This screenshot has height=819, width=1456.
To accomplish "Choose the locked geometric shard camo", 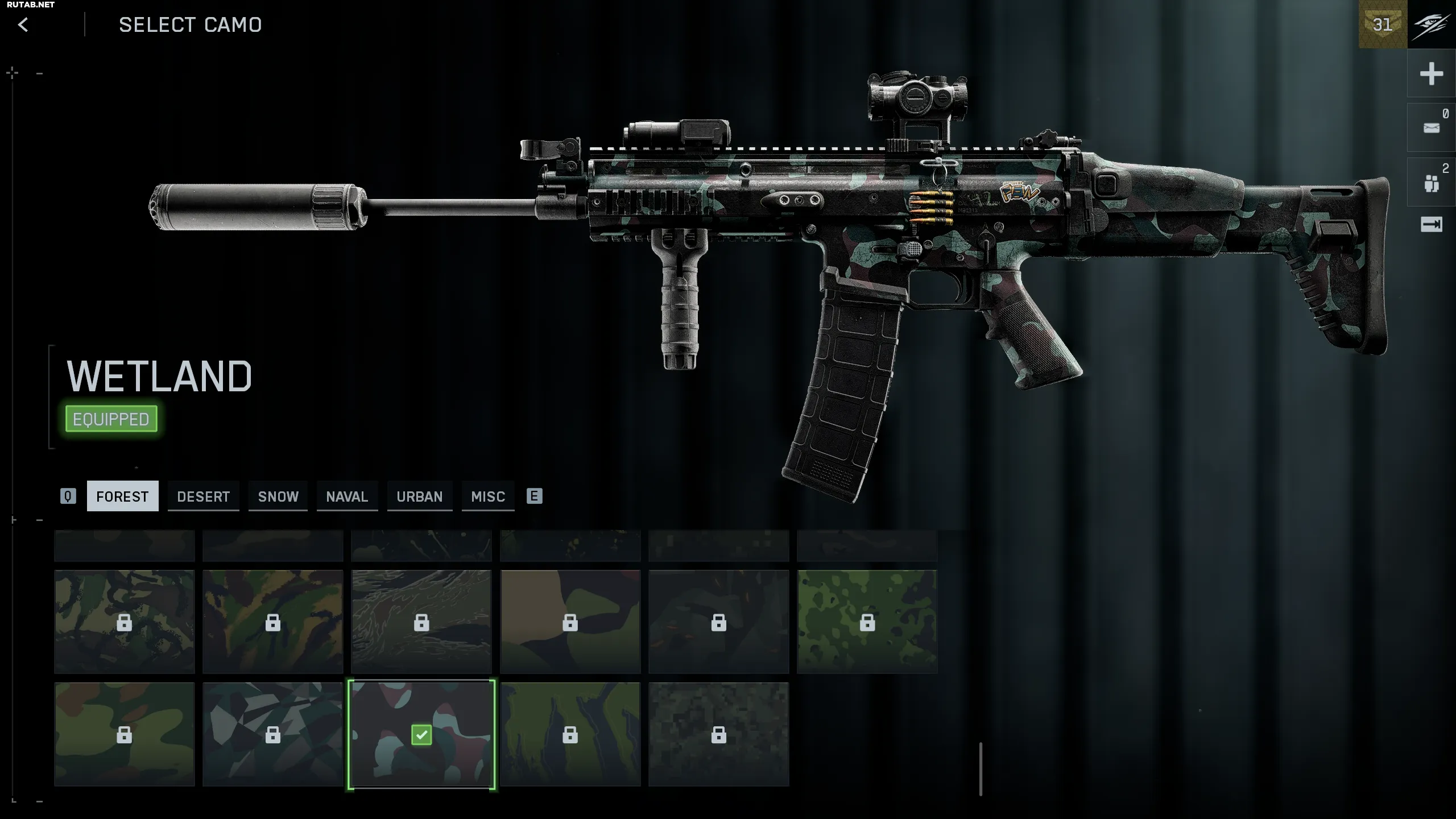I will click(273, 735).
